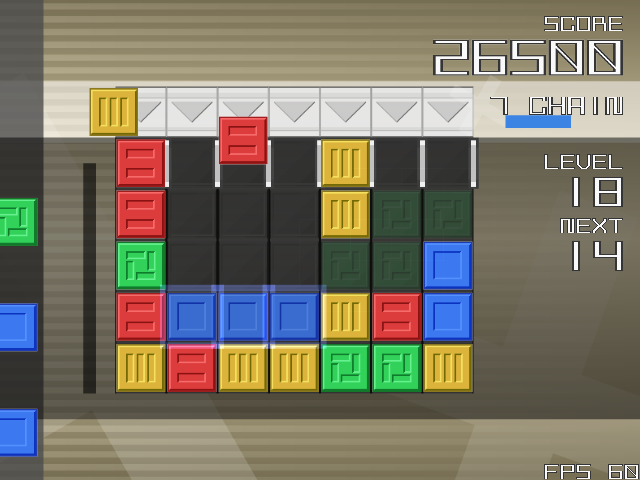Select the upper blue block of the stacked blue pair

click(x=447, y=265)
